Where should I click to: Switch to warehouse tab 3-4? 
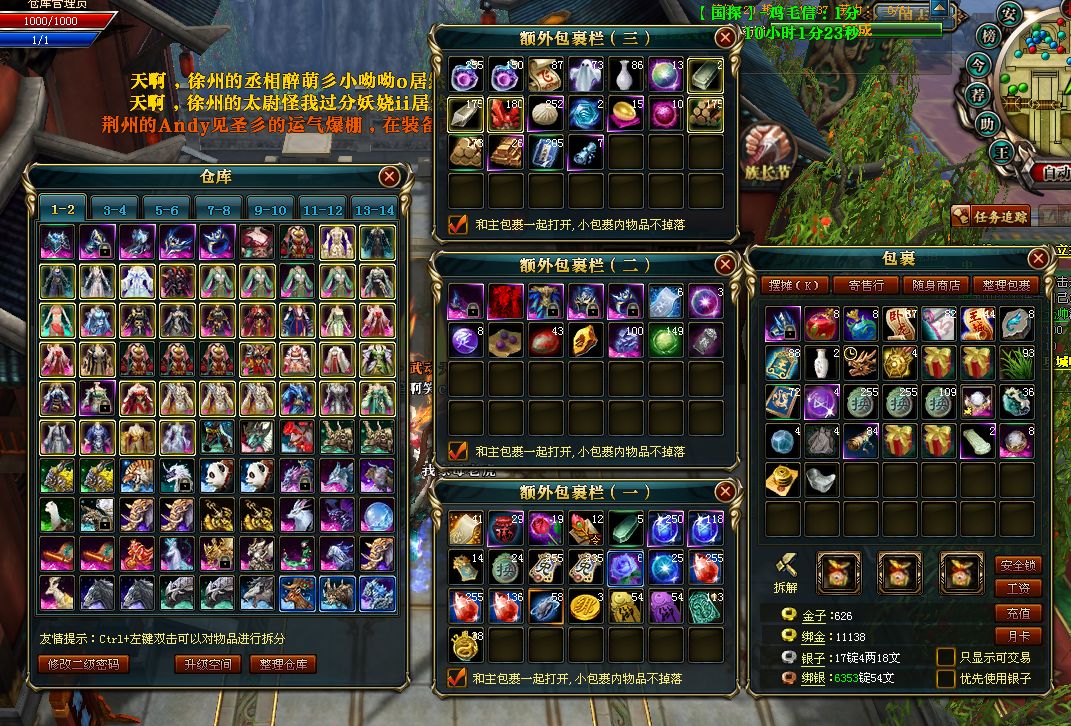tap(115, 209)
